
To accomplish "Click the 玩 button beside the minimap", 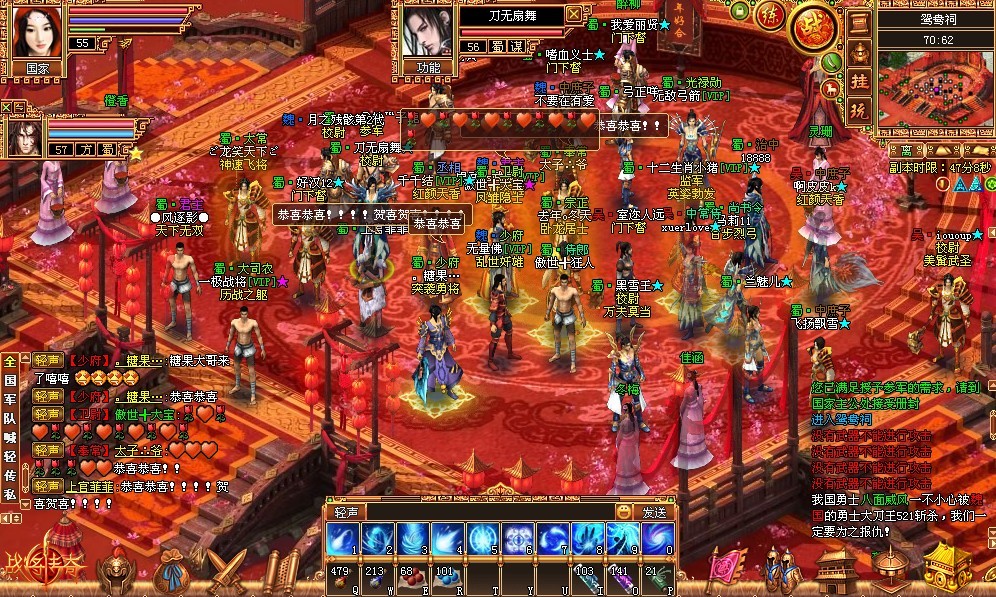I will pos(860,111).
